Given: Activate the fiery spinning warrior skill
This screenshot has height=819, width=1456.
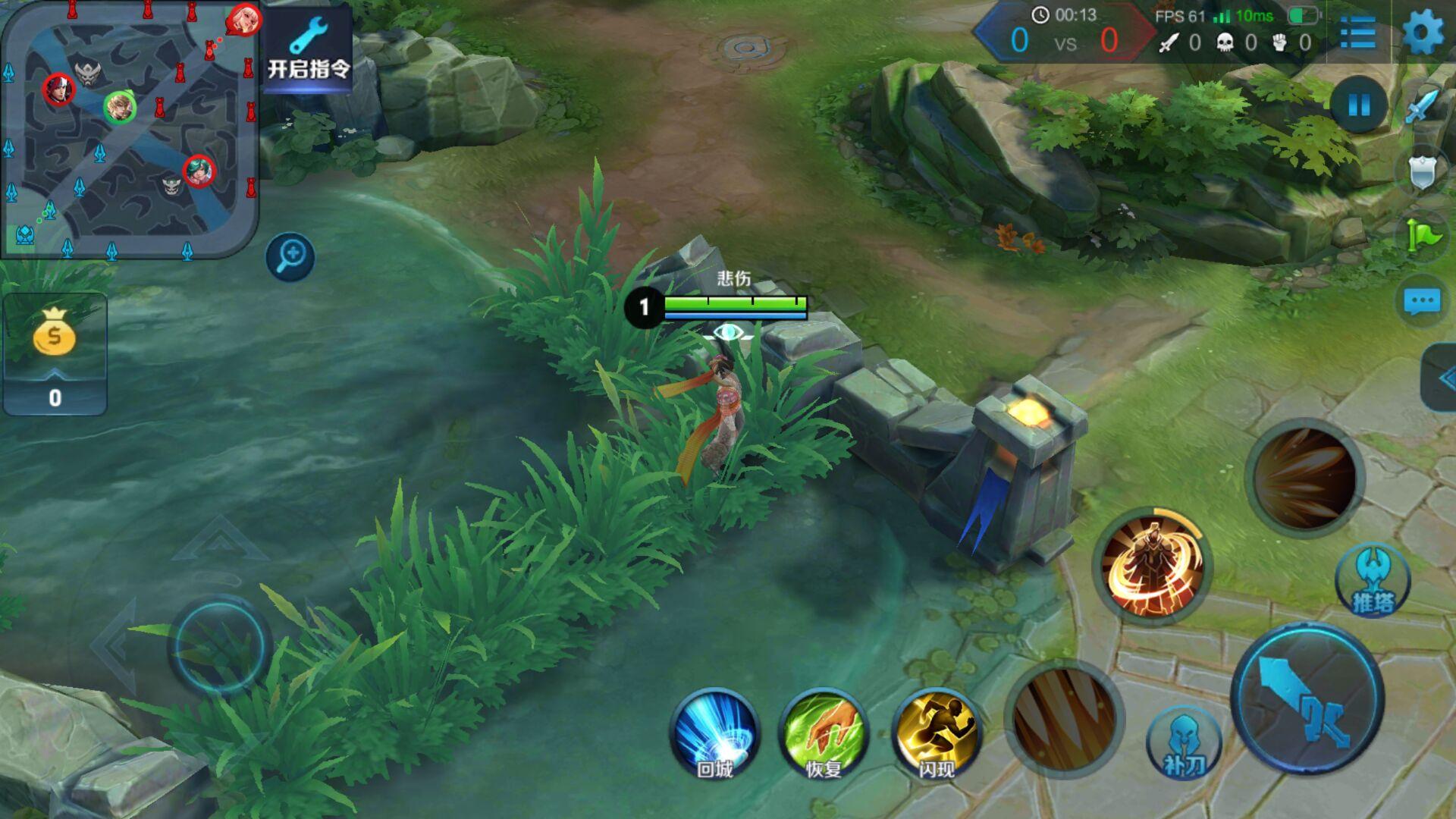Looking at the screenshot, I should point(1152,566).
